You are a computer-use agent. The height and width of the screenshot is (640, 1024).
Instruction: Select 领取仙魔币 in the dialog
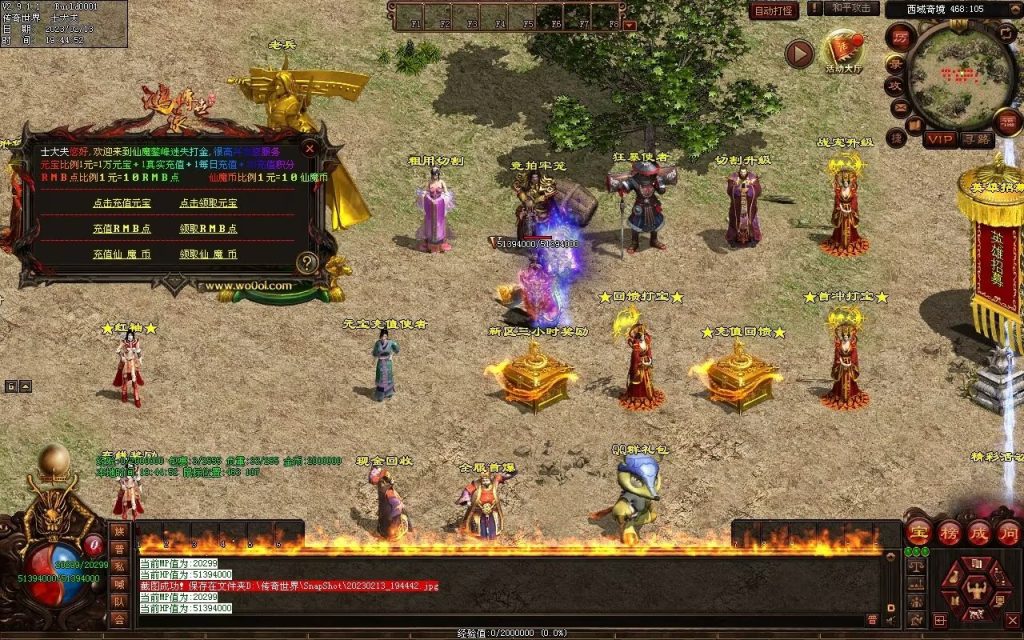209,255
